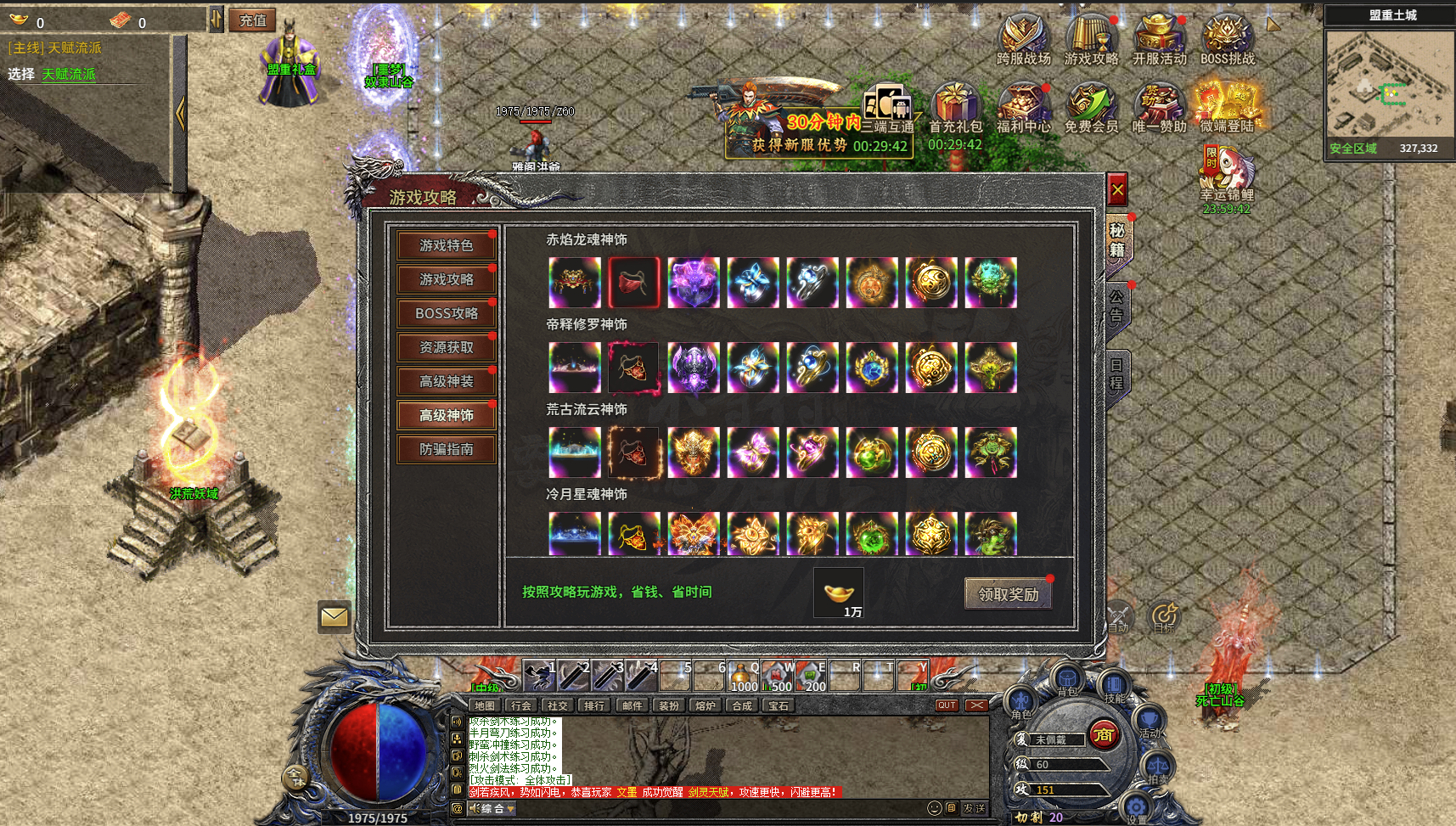The height and width of the screenshot is (826, 1456).
Task: Click the 充值 recharge button
Action: [252, 20]
